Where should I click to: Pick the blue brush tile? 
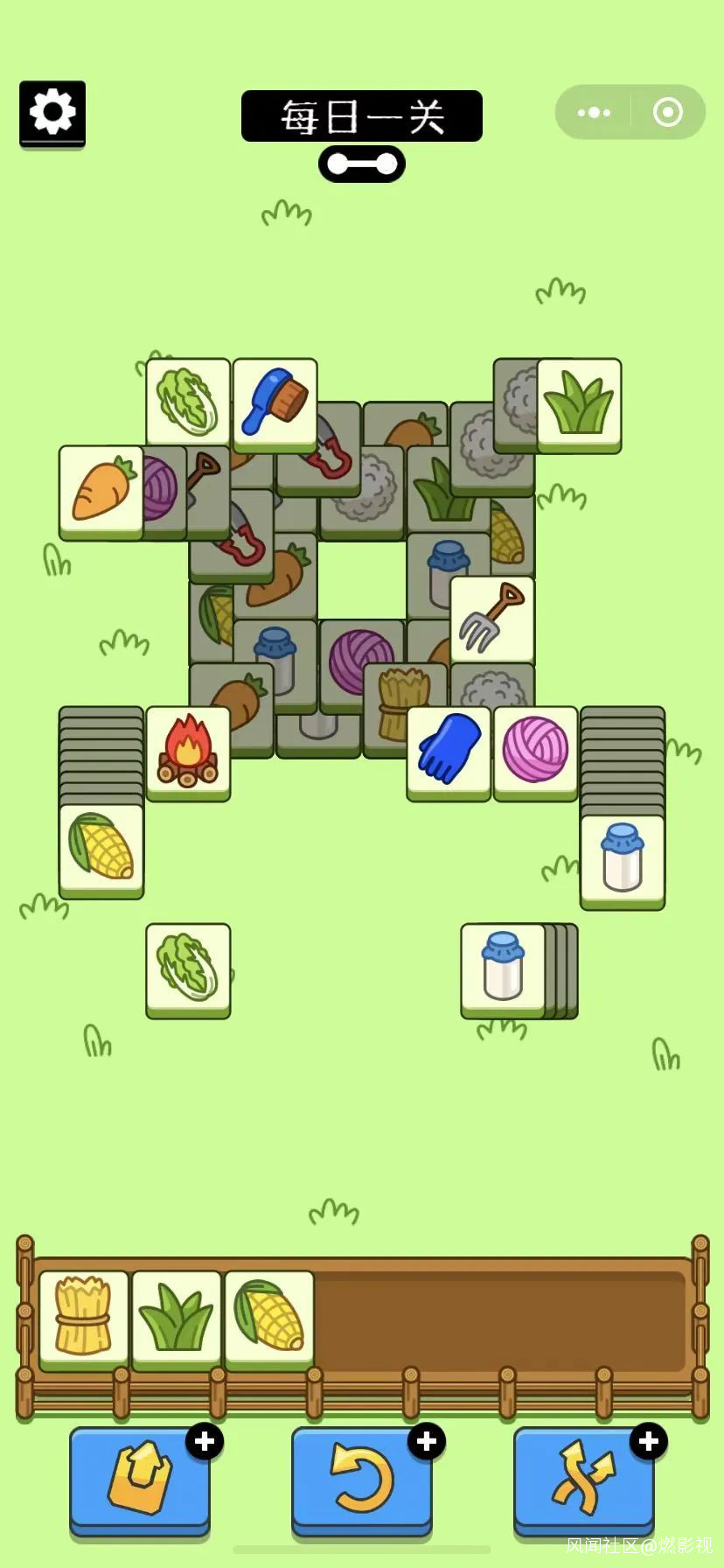point(275,402)
